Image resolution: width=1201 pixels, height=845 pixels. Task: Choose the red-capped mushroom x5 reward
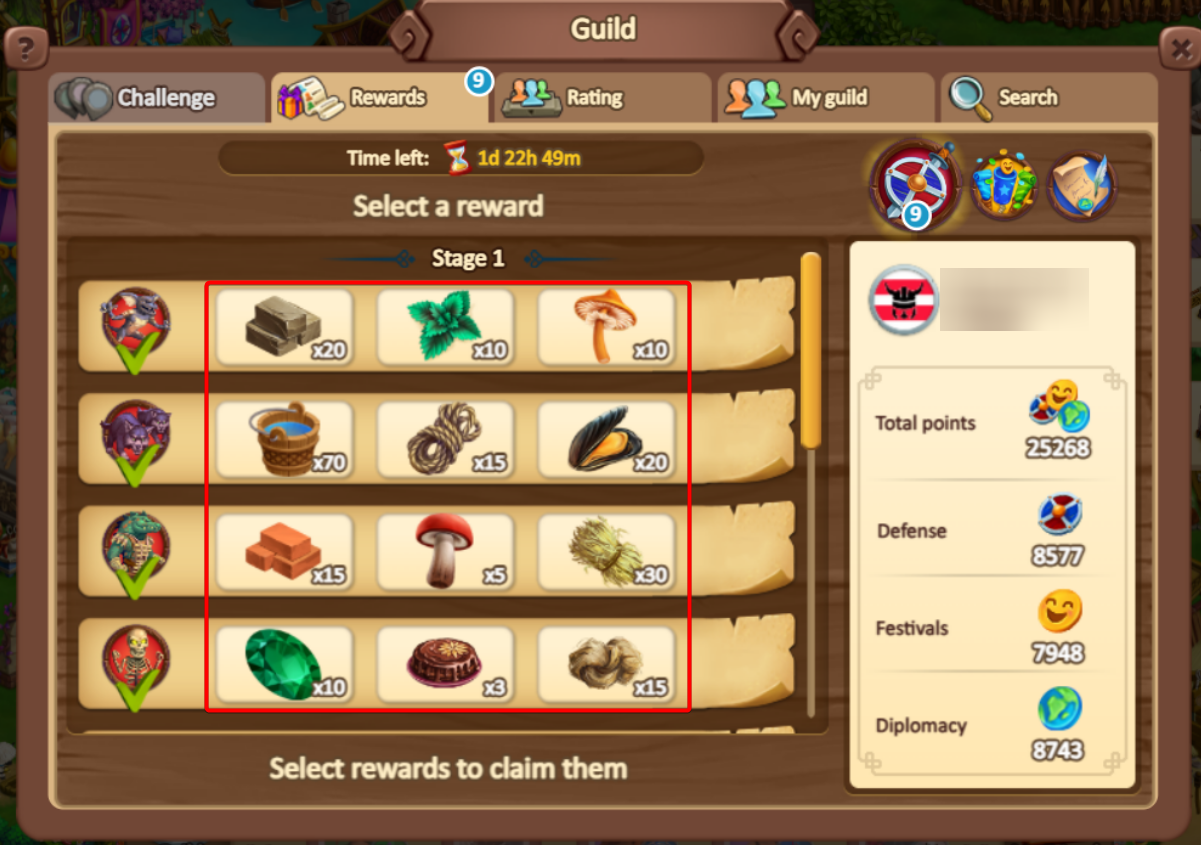445,551
